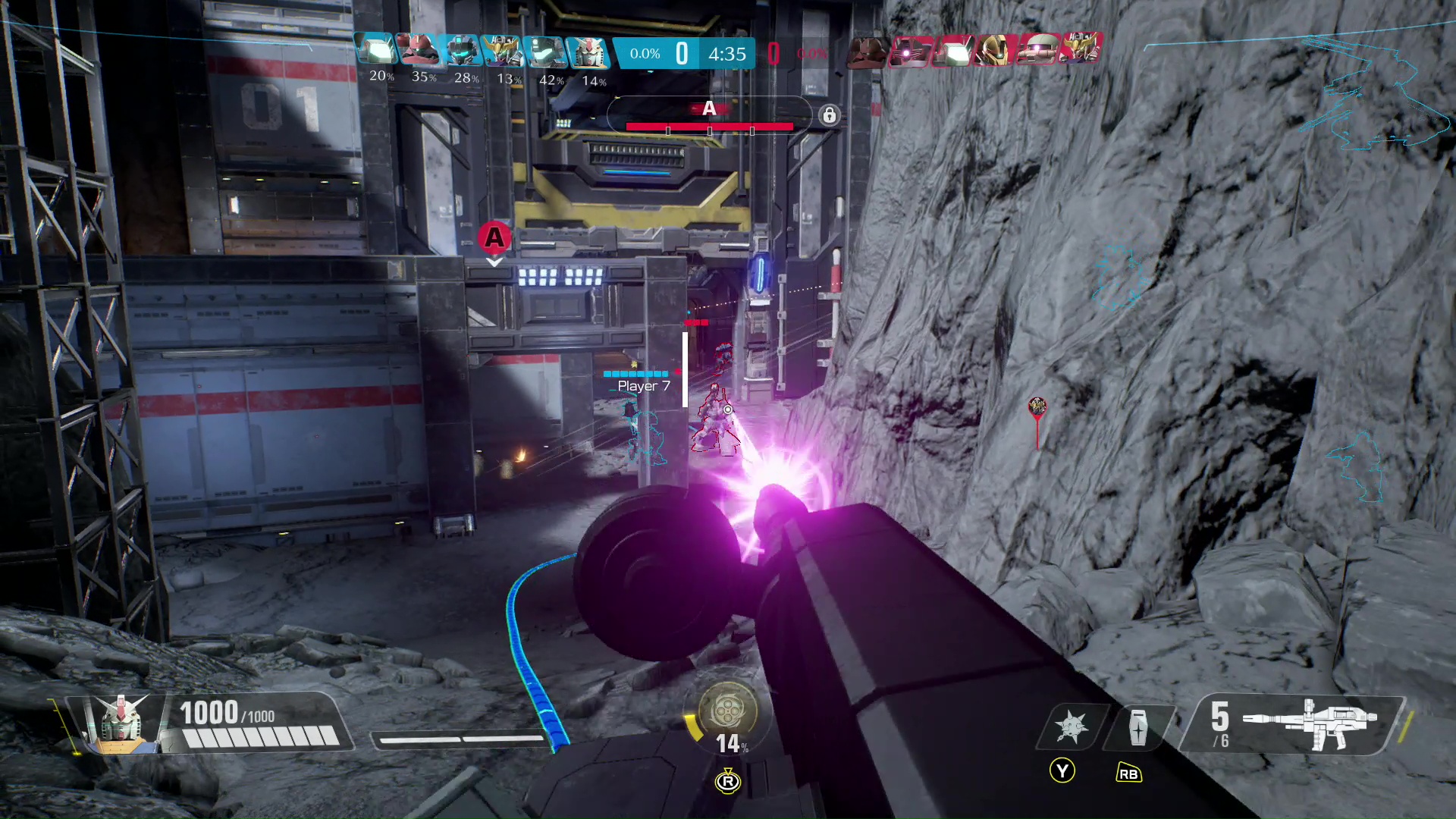Activate the shield ability icon
The image size is (1456, 819).
tap(1137, 727)
